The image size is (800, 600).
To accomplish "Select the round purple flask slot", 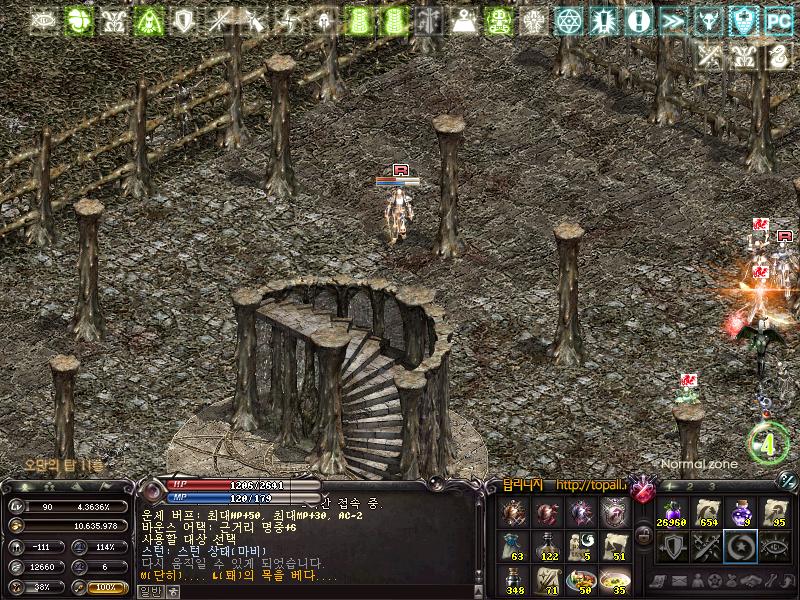I will click(x=741, y=513).
